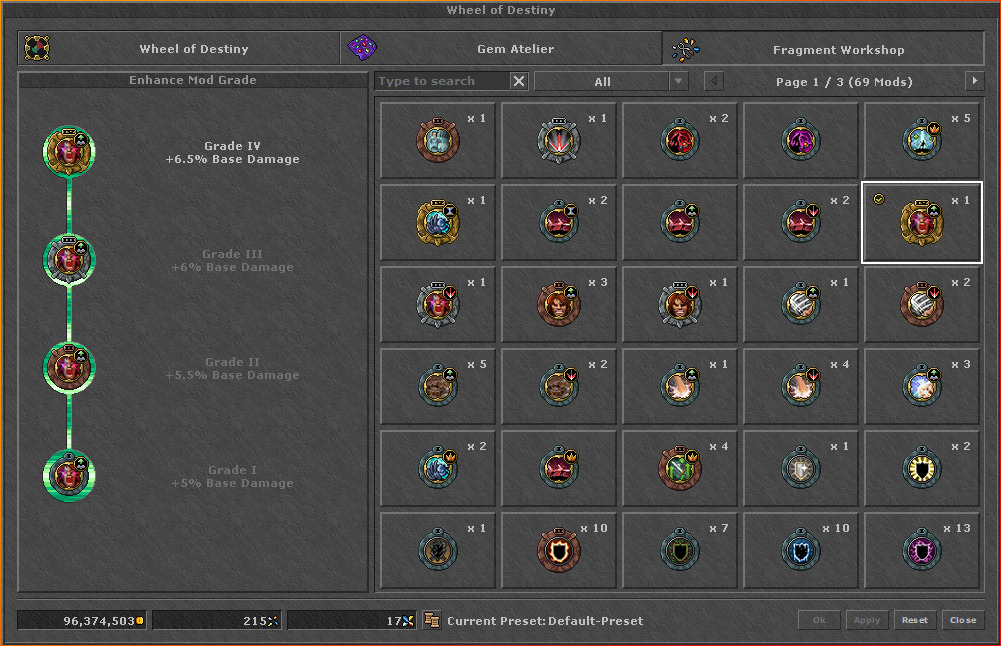Pick the blue shield mod with x7 count
This screenshot has height=646, width=1001.
680,551
